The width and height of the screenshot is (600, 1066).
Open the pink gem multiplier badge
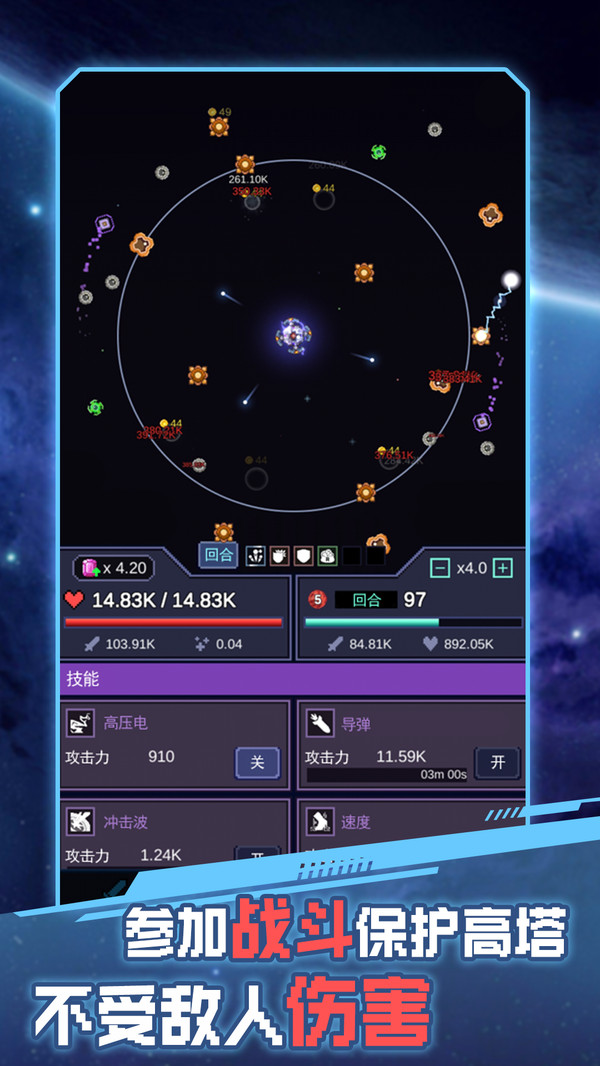114,568
